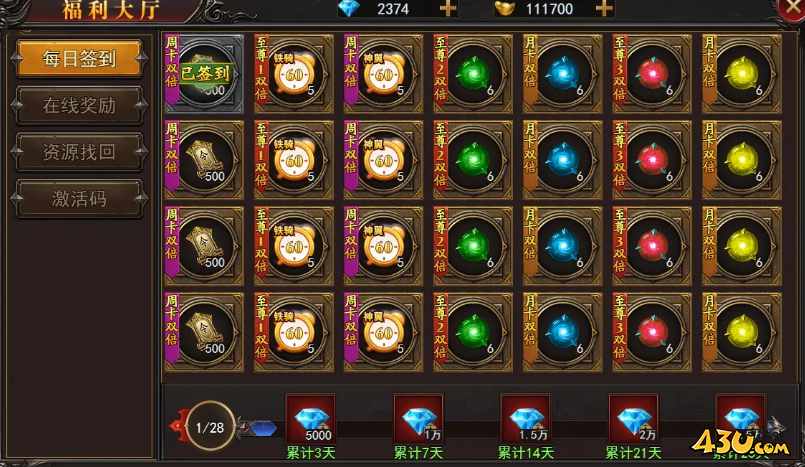Add more diamonds with the plus button
Image resolution: width=805 pixels, height=467 pixels.
[448, 9]
